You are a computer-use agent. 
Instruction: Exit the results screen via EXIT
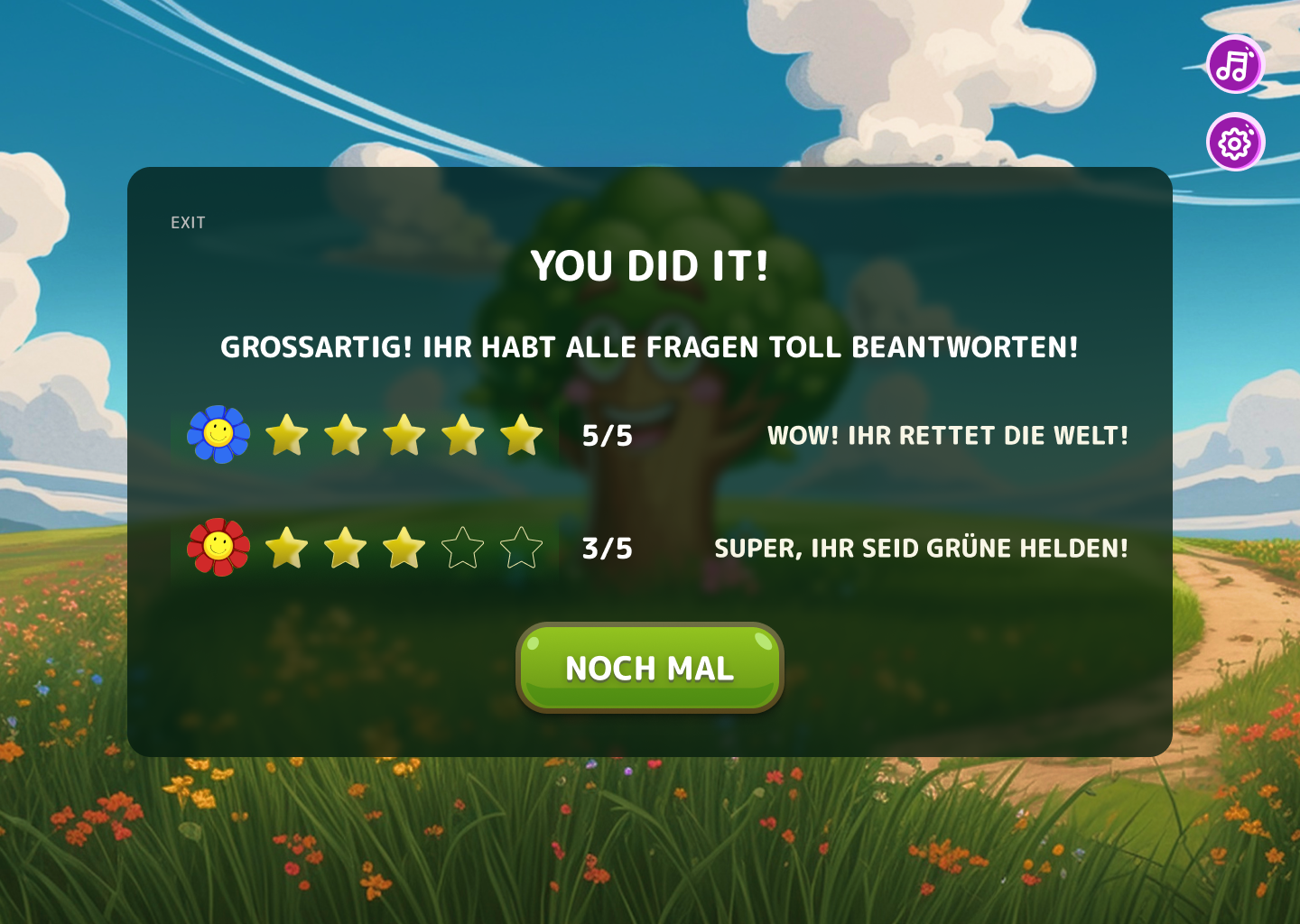[x=188, y=223]
